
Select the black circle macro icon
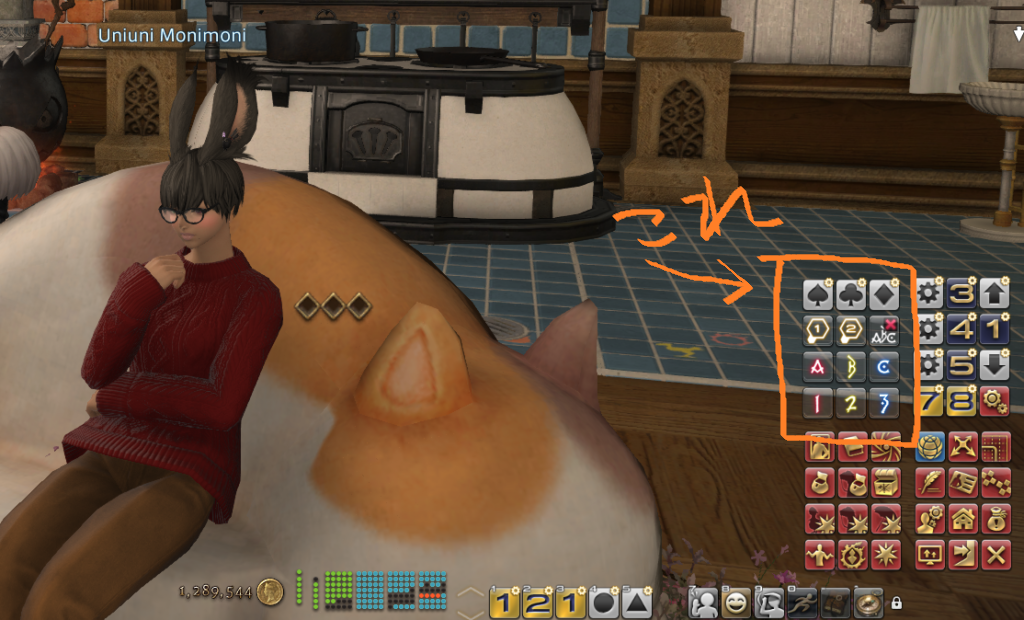coord(603,603)
